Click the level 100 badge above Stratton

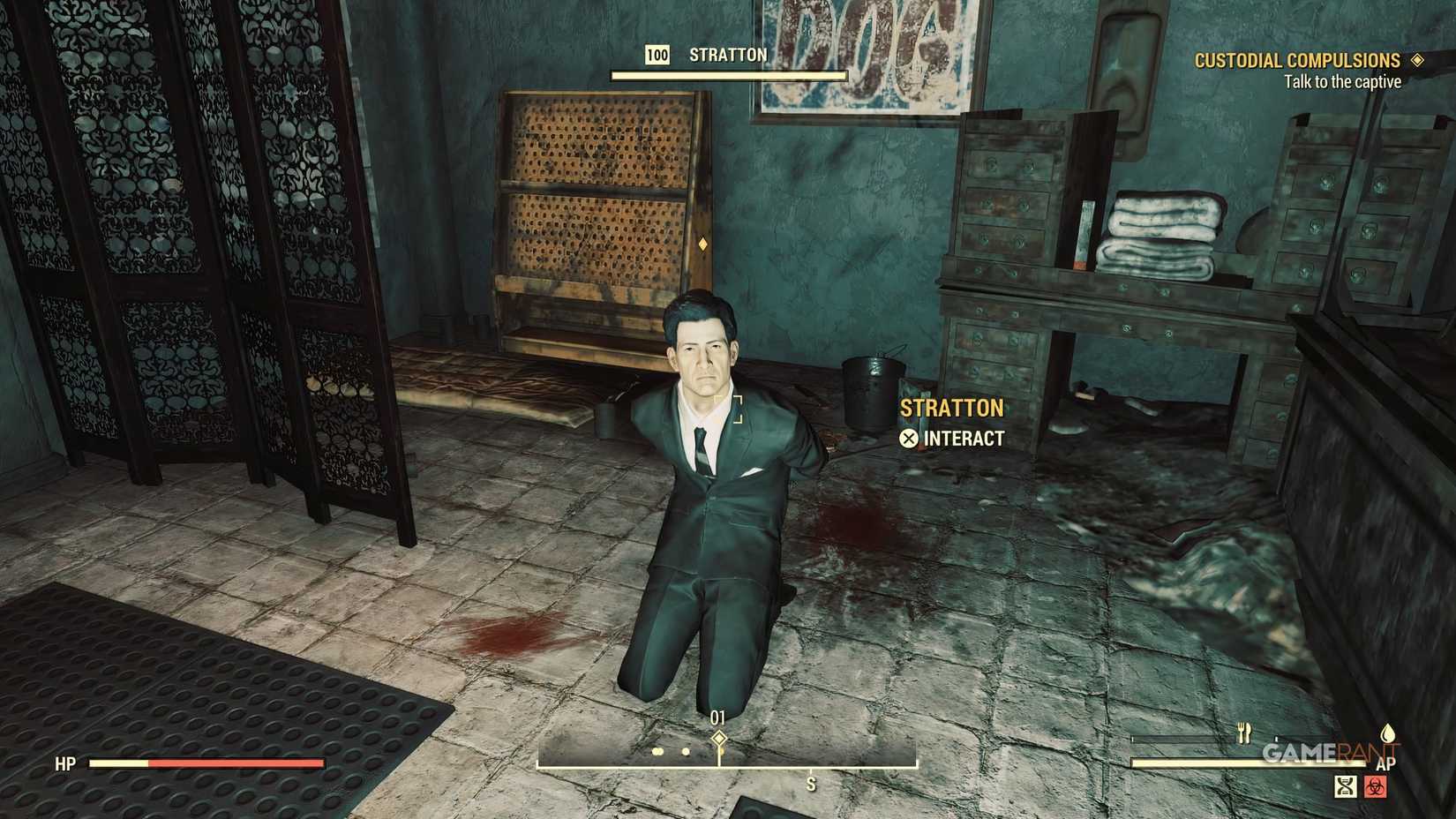pyautogui.click(x=657, y=55)
